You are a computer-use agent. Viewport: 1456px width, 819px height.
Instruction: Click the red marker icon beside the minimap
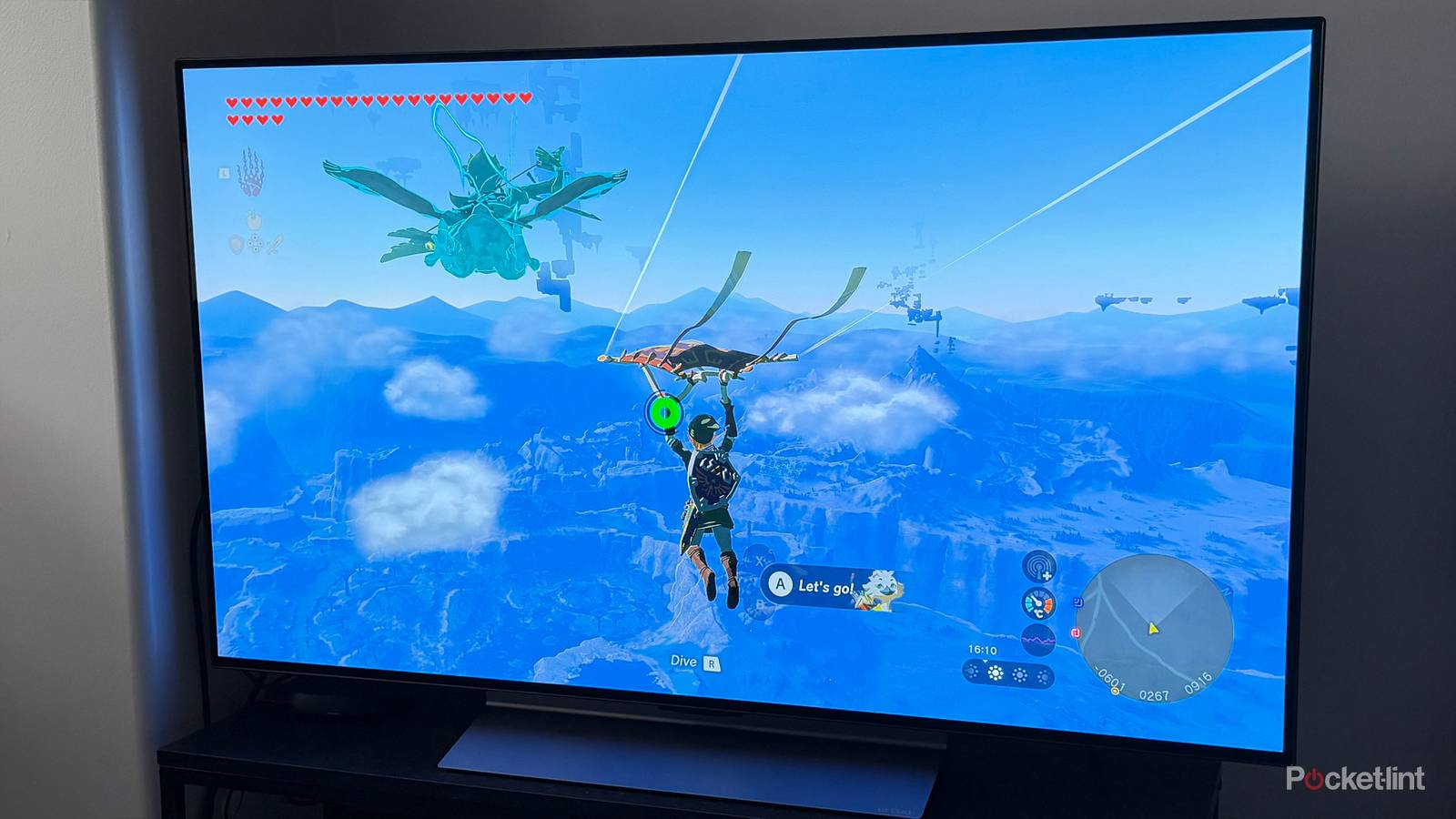tap(1075, 632)
